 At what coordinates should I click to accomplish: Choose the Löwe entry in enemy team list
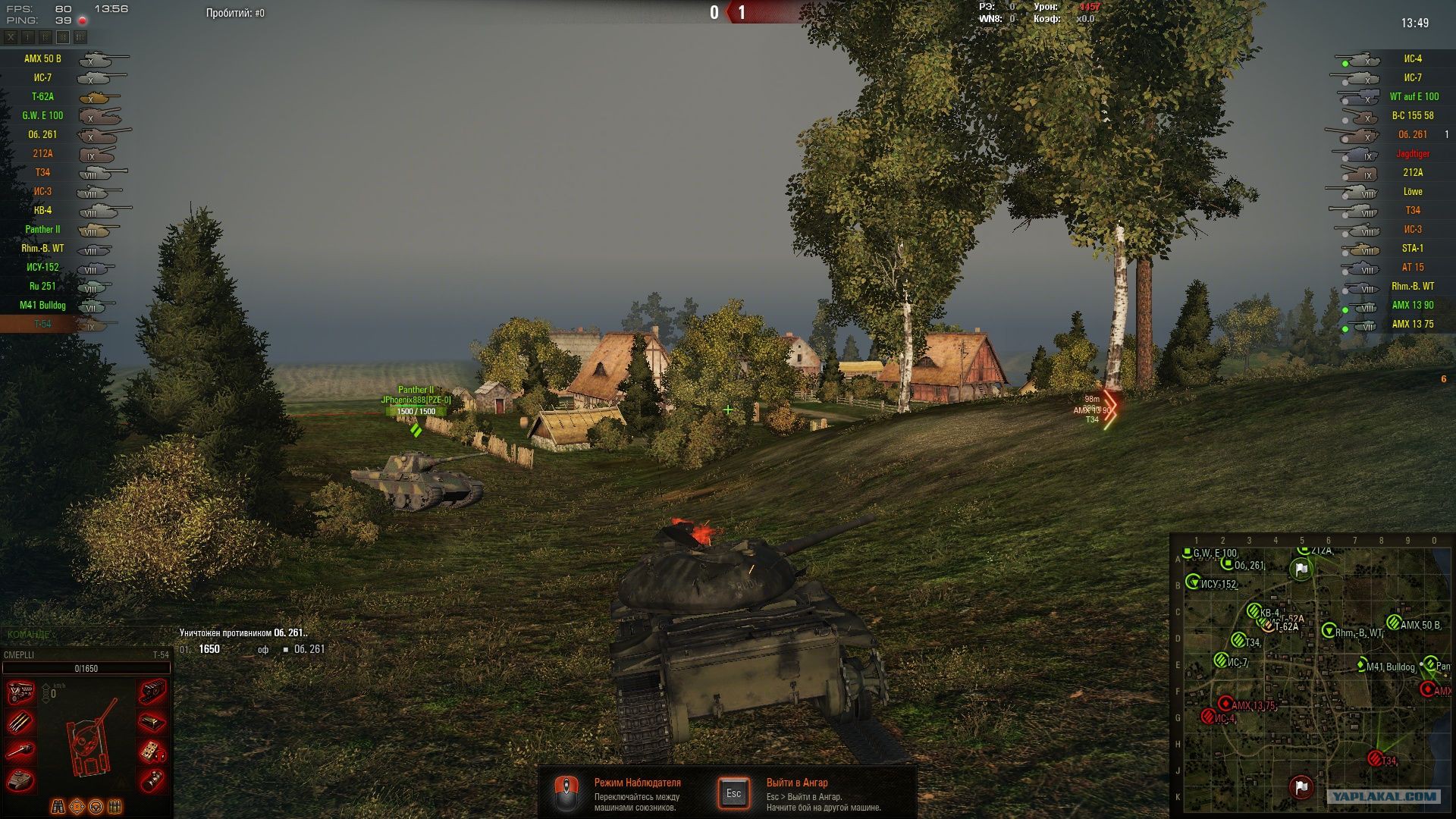pos(1412,191)
